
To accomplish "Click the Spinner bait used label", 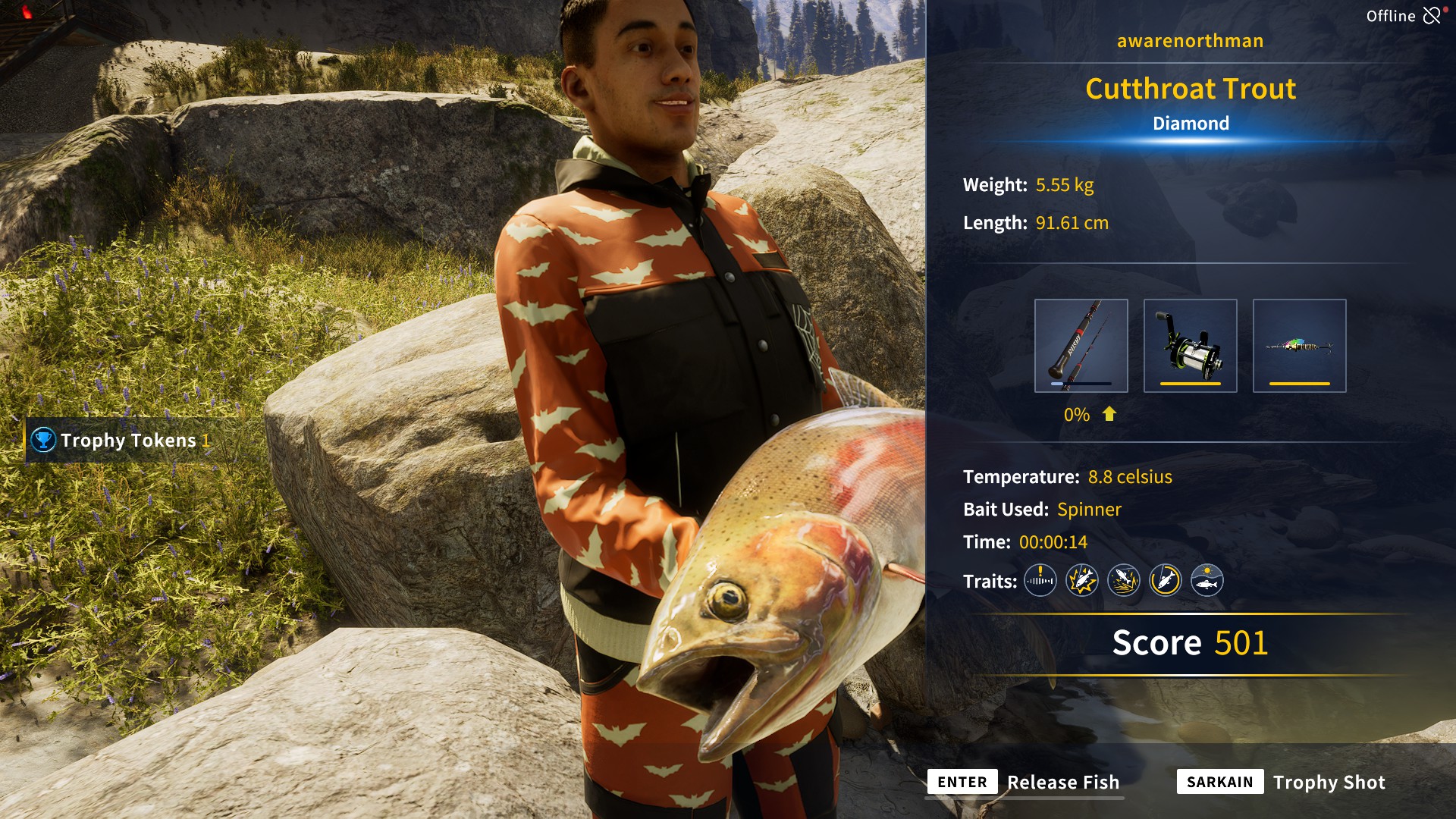I will 1090,510.
